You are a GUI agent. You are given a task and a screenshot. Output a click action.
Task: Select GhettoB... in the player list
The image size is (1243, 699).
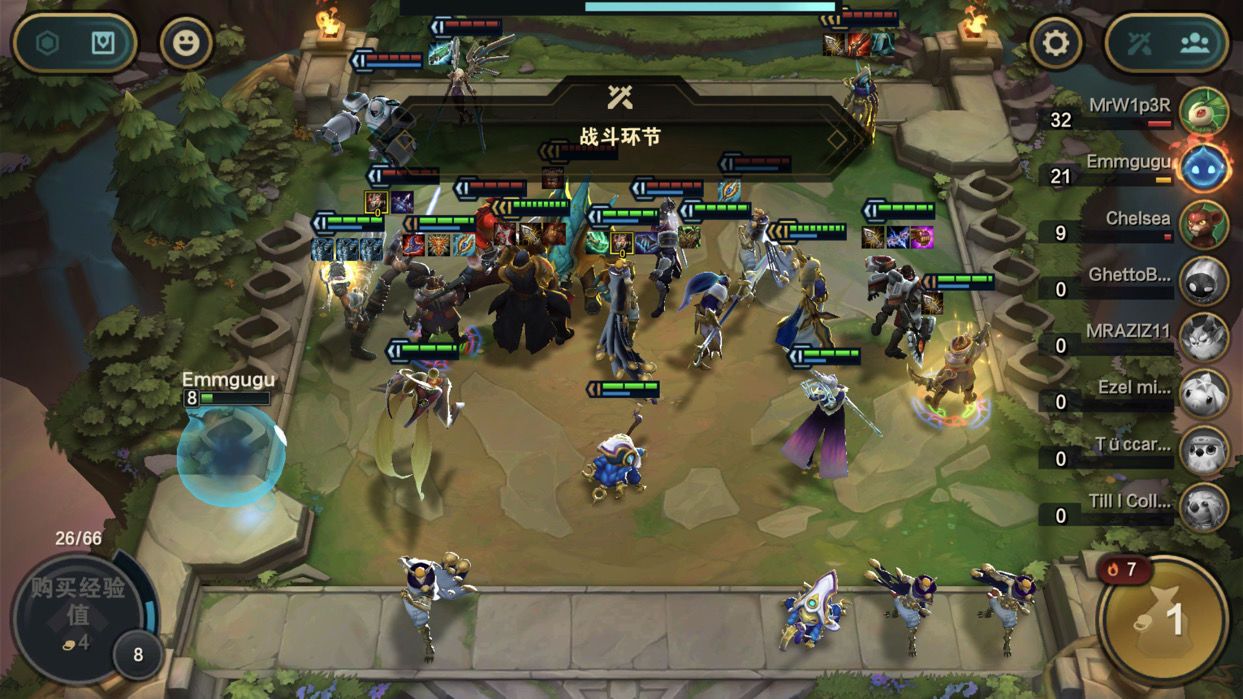click(1203, 281)
